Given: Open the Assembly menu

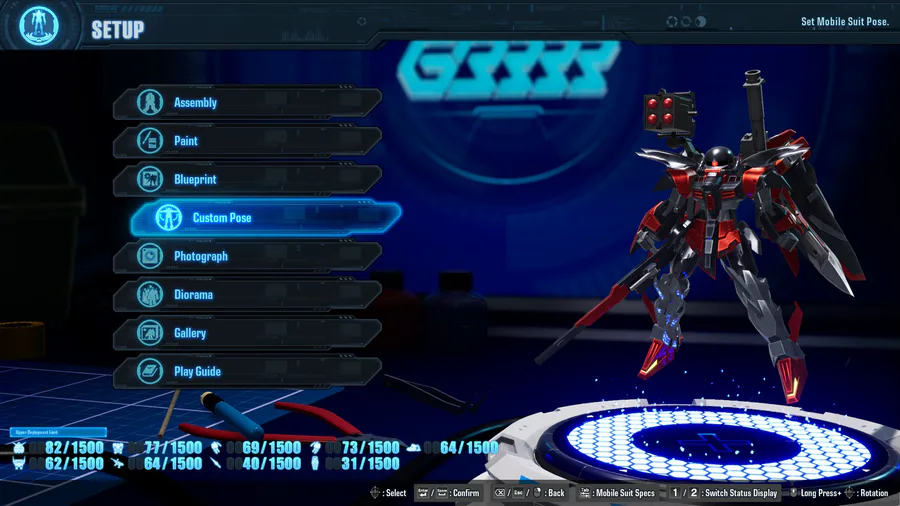Looking at the screenshot, I should pos(246,103).
